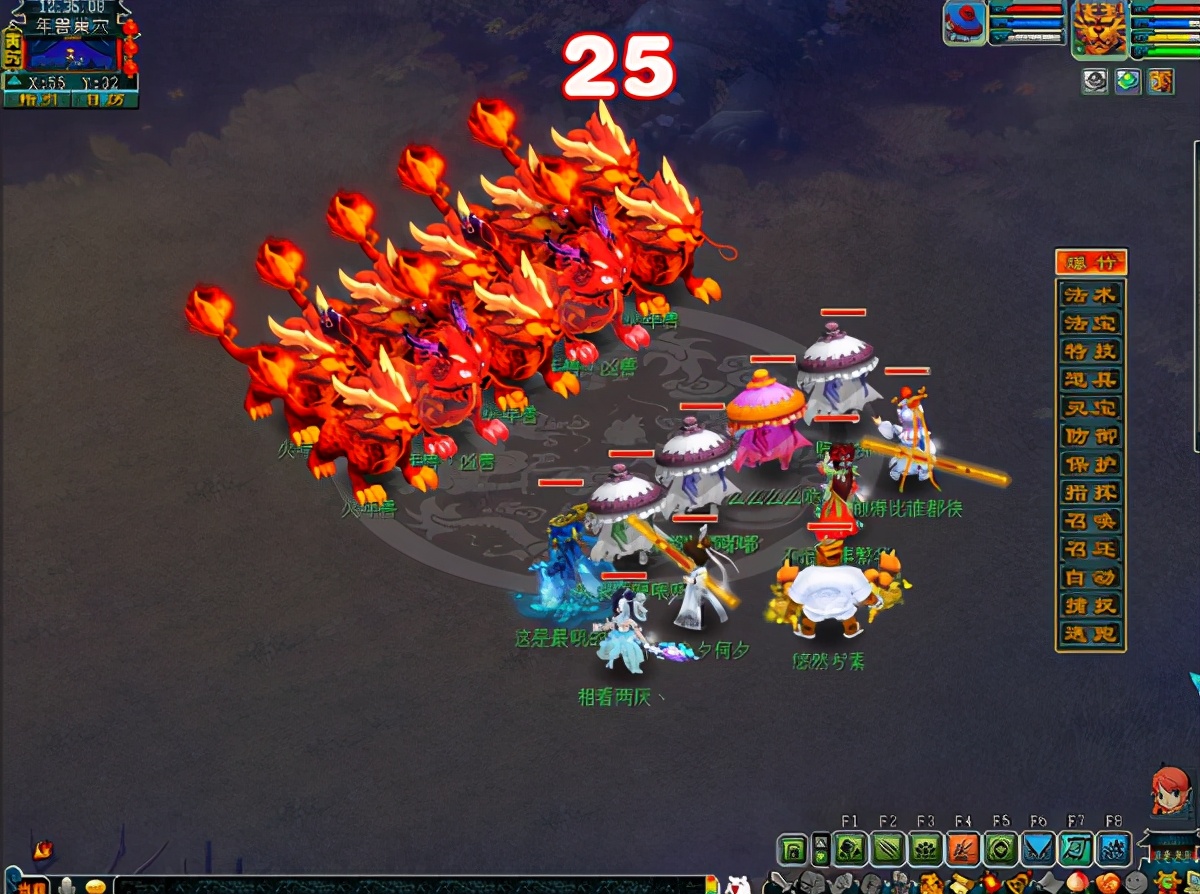Select the 保护 protect command

1091,465
